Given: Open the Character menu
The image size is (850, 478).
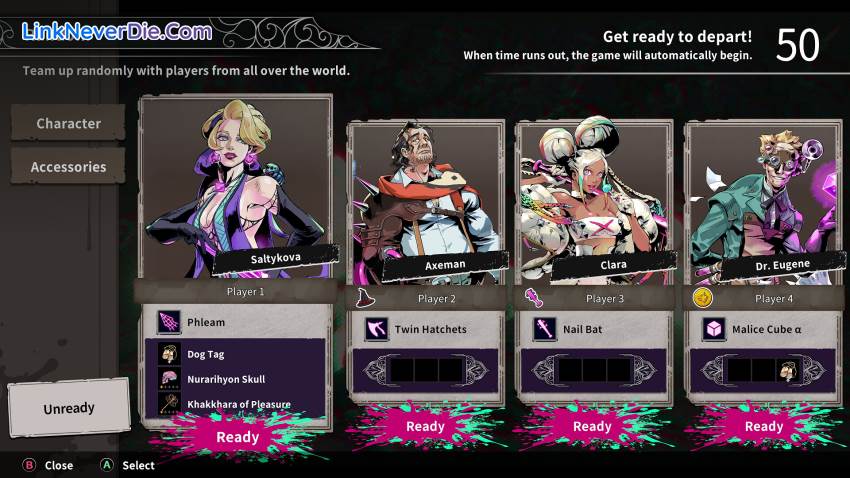Looking at the screenshot, I should (x=68, y=123).
